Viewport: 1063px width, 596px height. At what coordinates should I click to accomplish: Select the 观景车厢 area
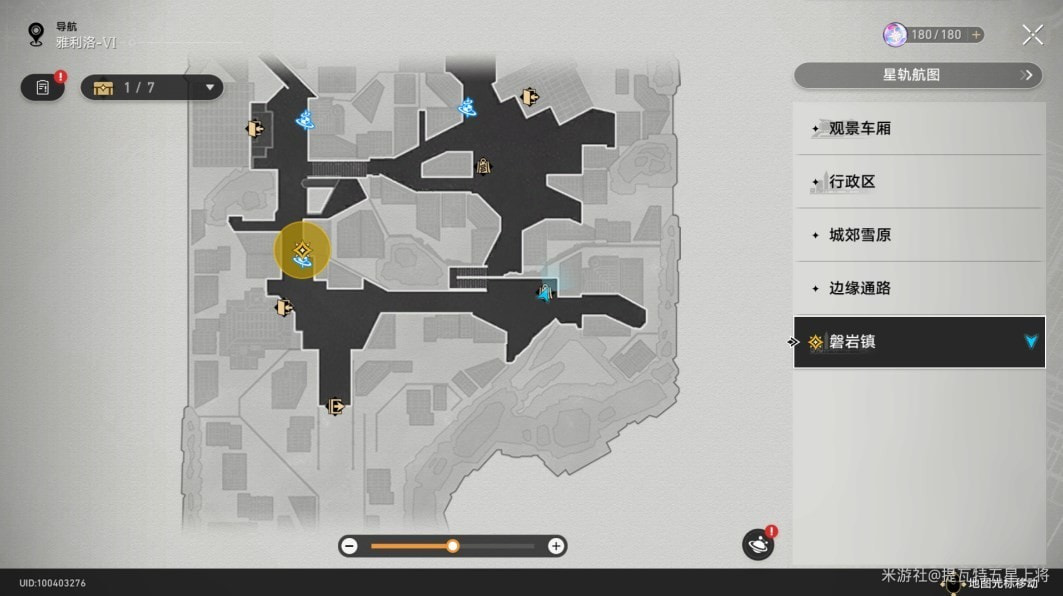click(918, 129)
